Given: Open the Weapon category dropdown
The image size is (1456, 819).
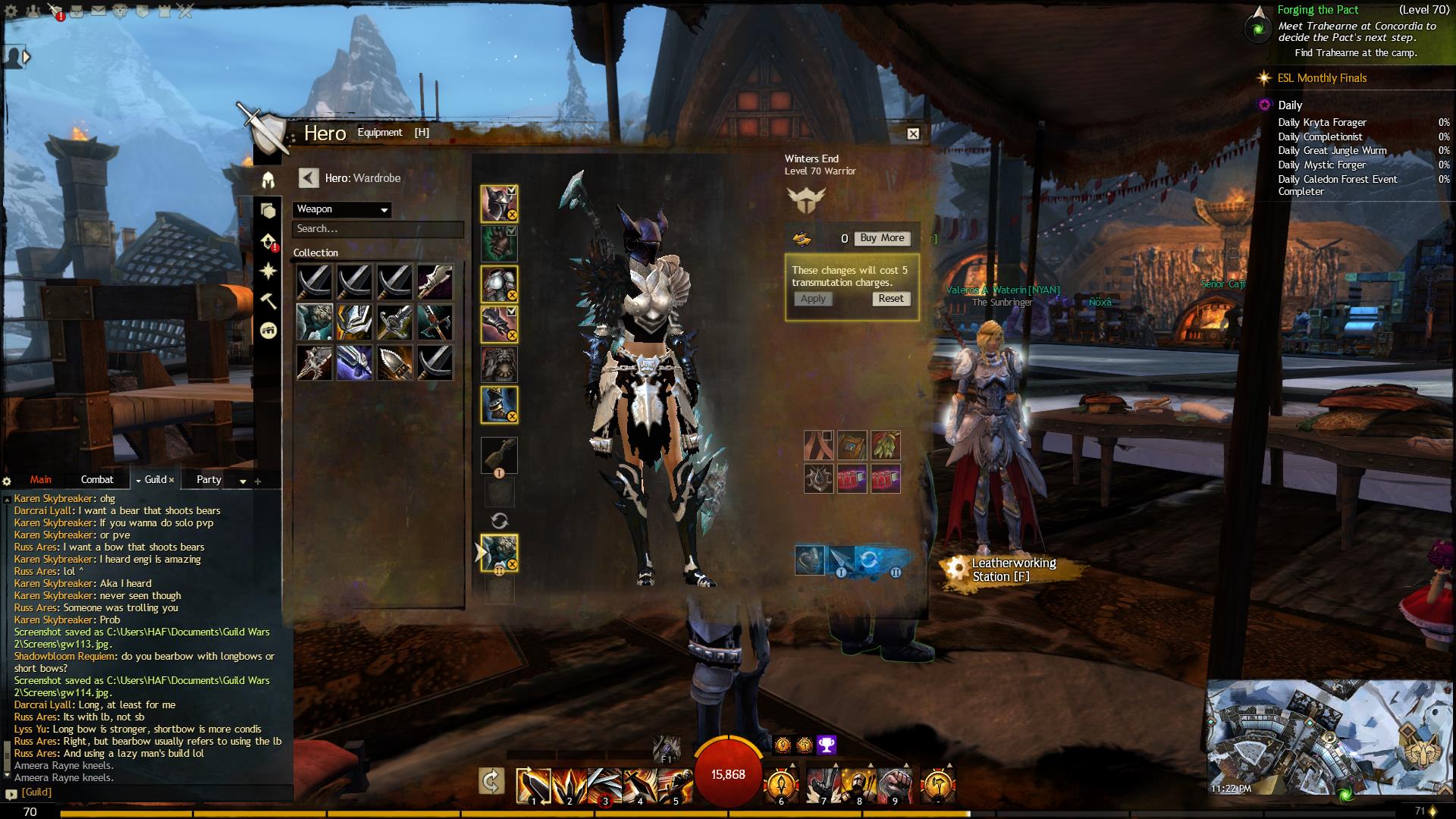Looking at the screenshot, I should [x=342, y=209].
